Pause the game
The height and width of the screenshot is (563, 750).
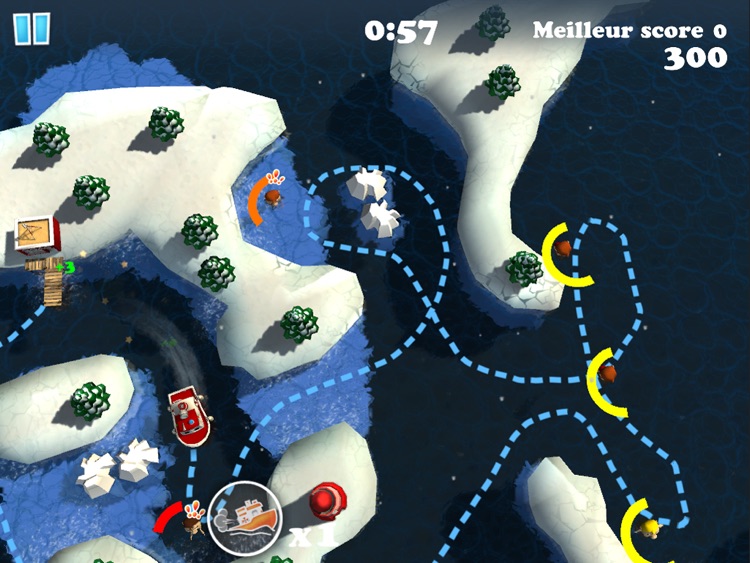31,27
